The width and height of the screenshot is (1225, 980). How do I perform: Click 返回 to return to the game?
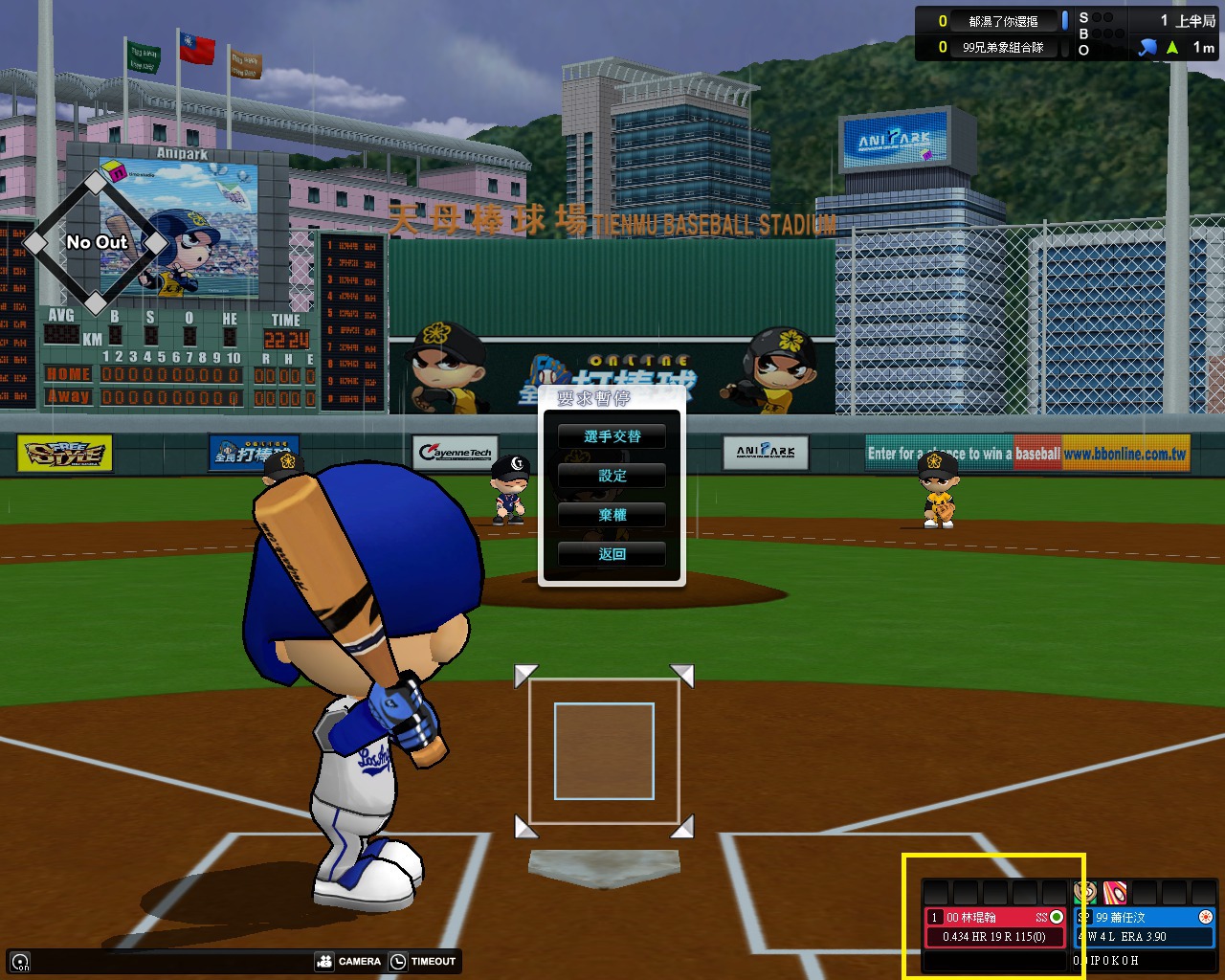tap(612, 554)
